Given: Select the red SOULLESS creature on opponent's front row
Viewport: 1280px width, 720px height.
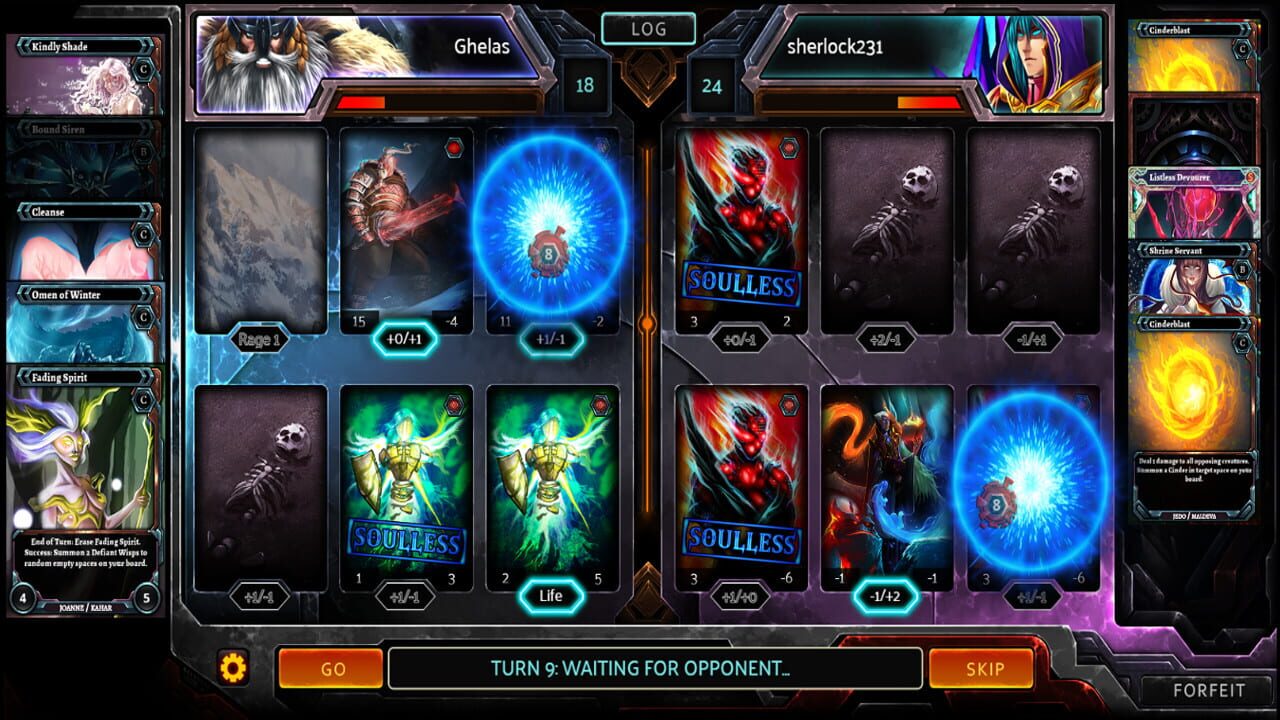Looking at the screenshot, I should point(740,480).
